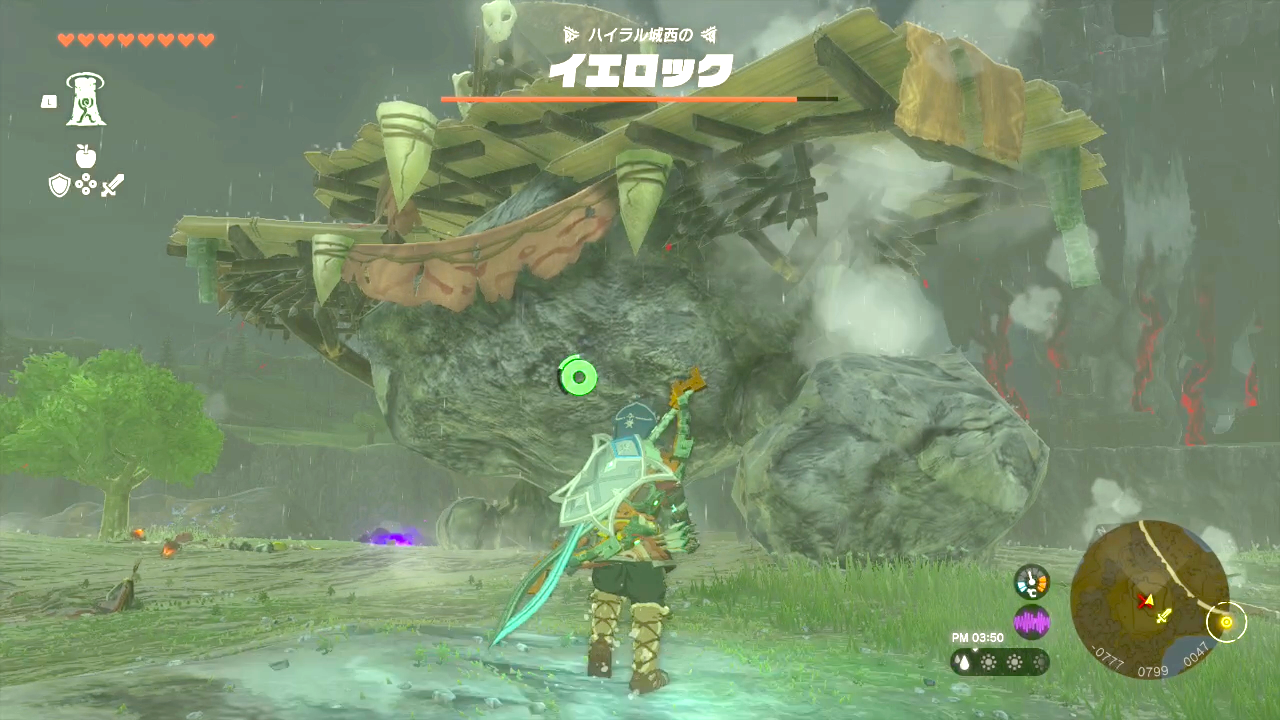Click the yellow destination beacon on minimap
The height and width of the screenshot is (720, 1280).
pos(1228,622)
